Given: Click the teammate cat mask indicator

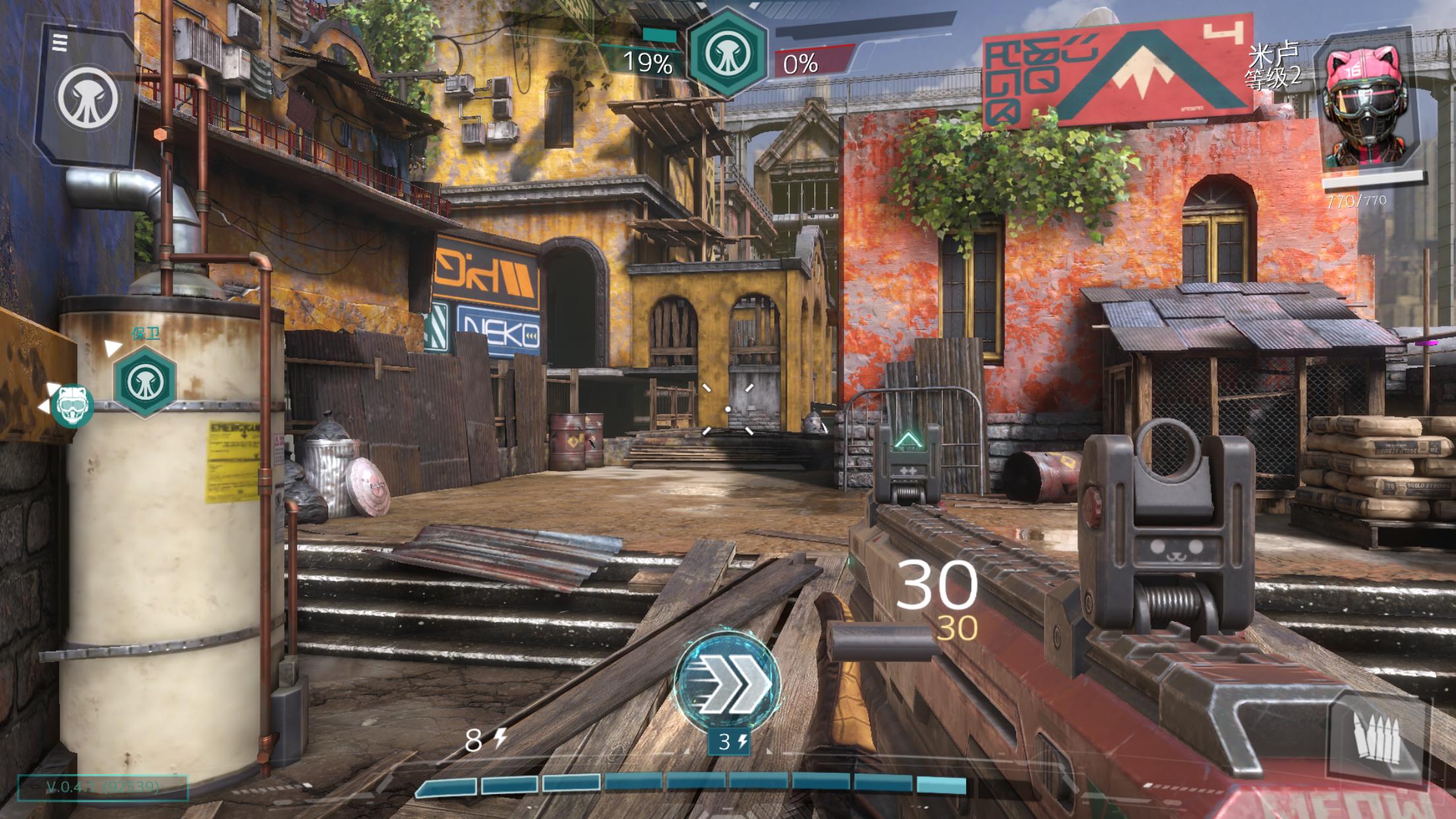Looking at the screenshot, I should [73, 404].
